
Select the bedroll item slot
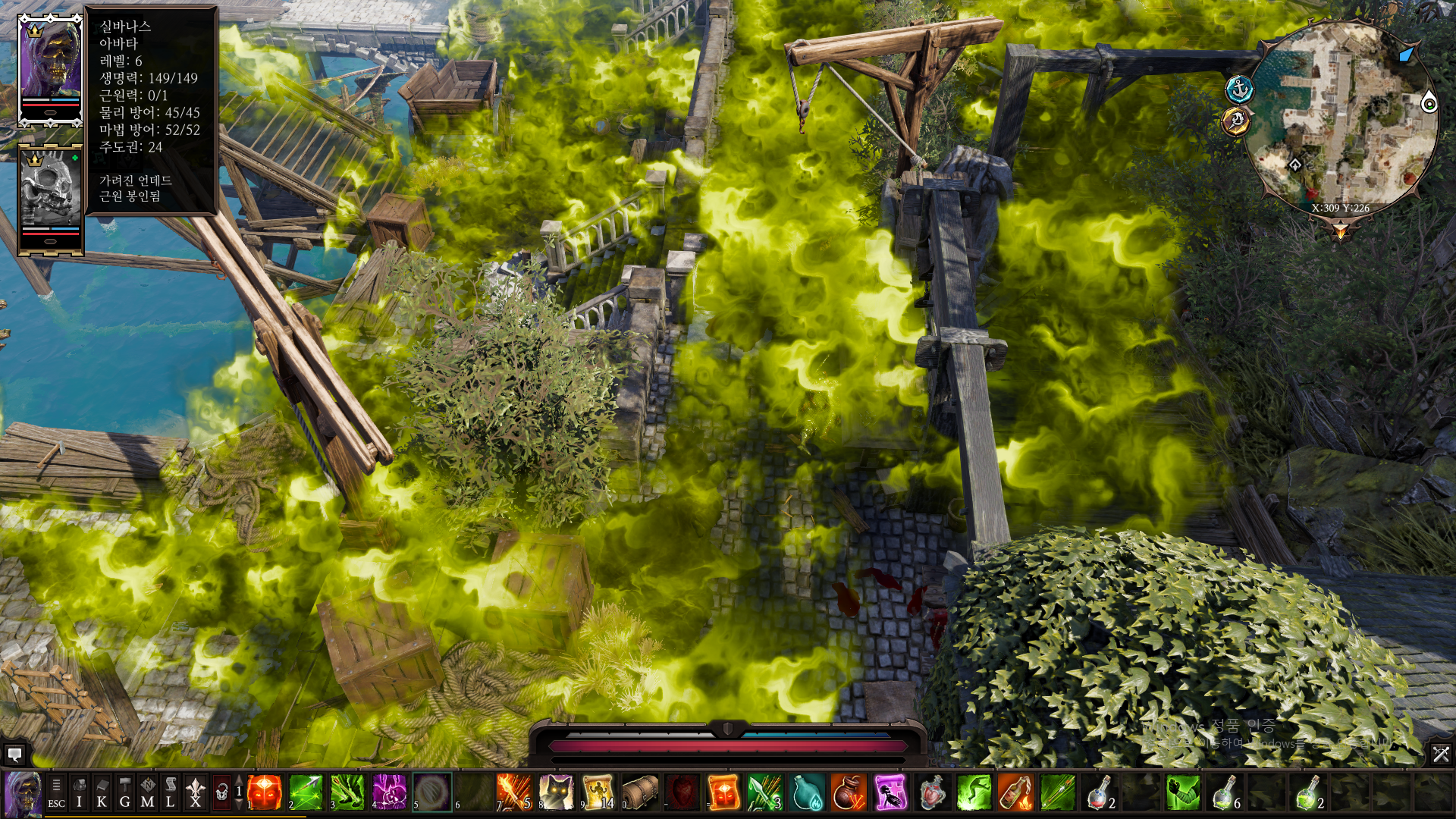pos(639,792)
